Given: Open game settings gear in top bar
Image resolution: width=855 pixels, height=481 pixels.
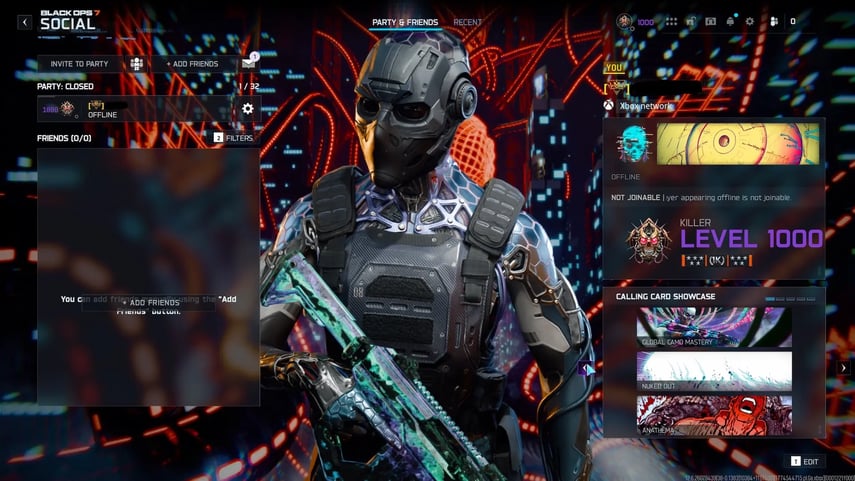Looking at the screenshot, I should (750, 21).
